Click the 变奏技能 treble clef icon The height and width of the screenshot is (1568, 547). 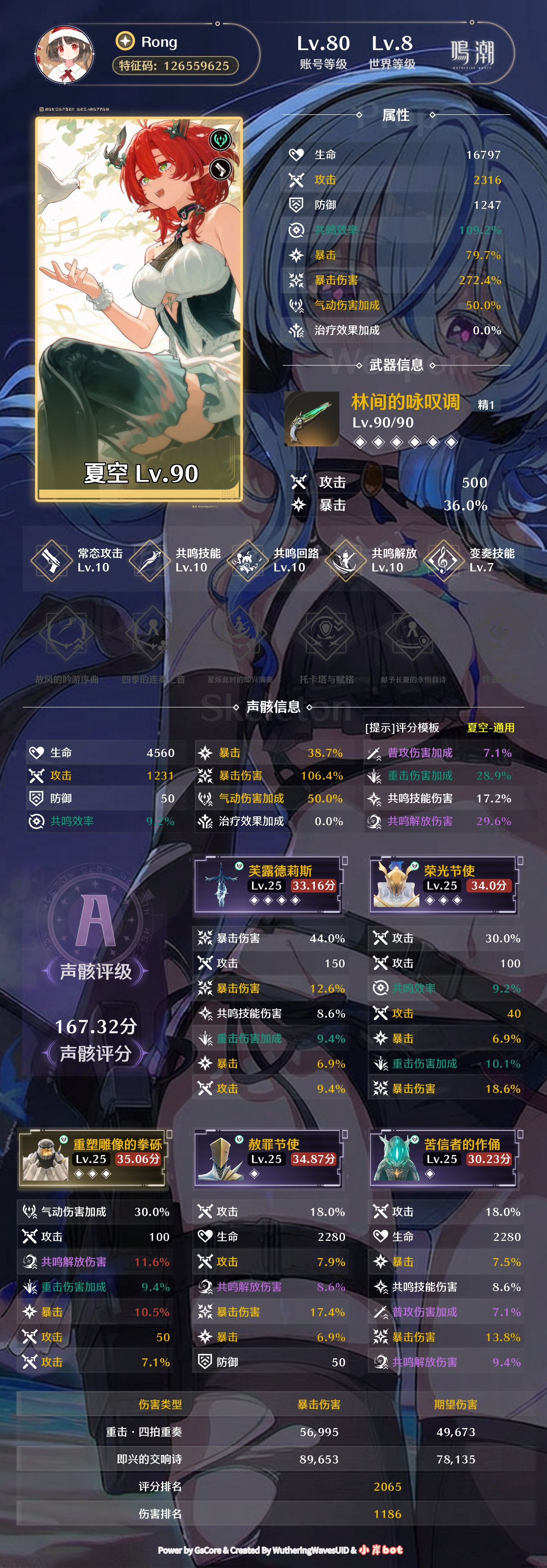(444, 560)
